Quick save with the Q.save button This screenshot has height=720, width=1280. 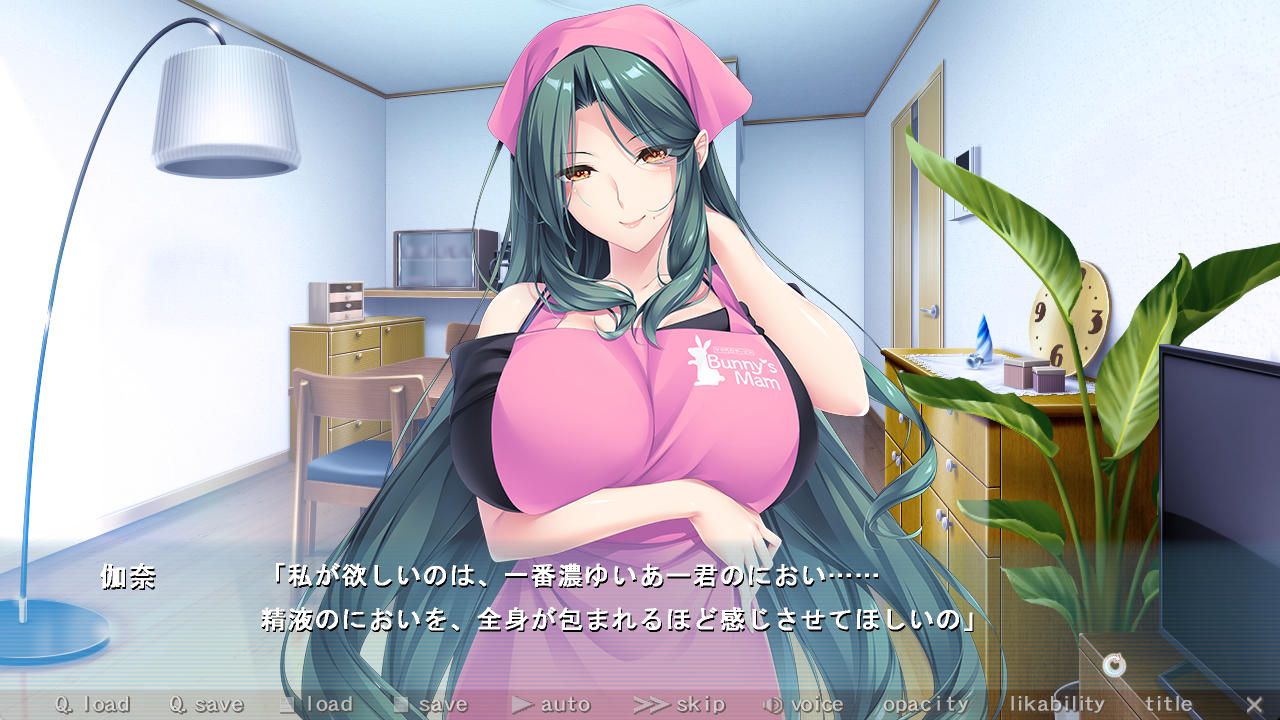[x=206, y=704]
